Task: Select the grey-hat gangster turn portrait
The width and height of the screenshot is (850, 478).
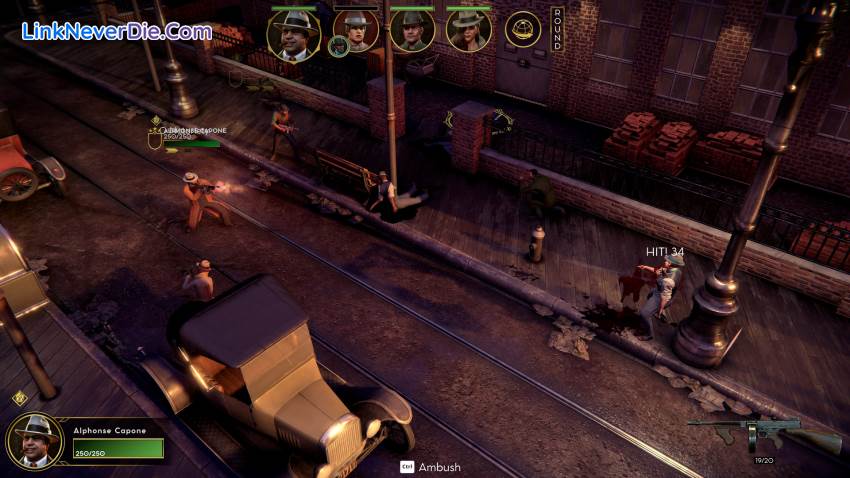Action: 356,30
